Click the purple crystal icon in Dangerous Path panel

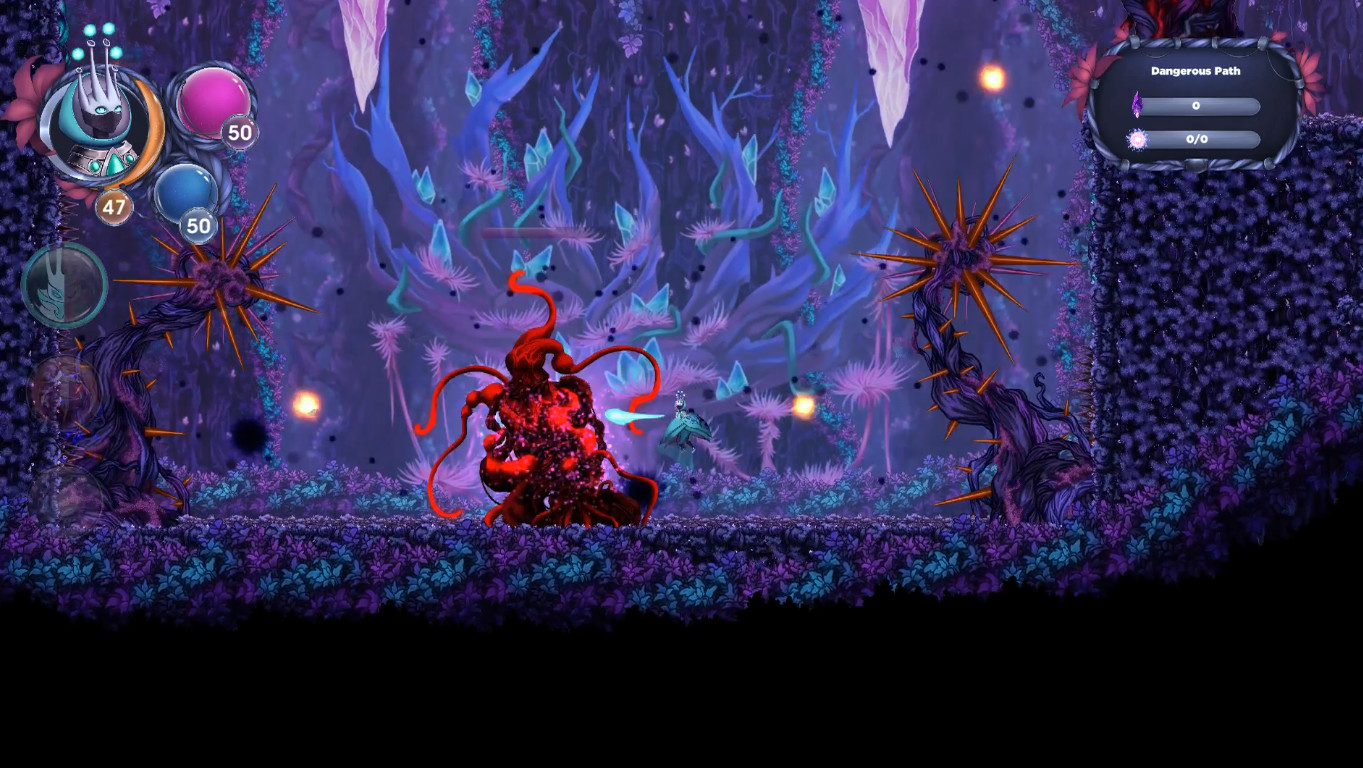(1138, 103)
